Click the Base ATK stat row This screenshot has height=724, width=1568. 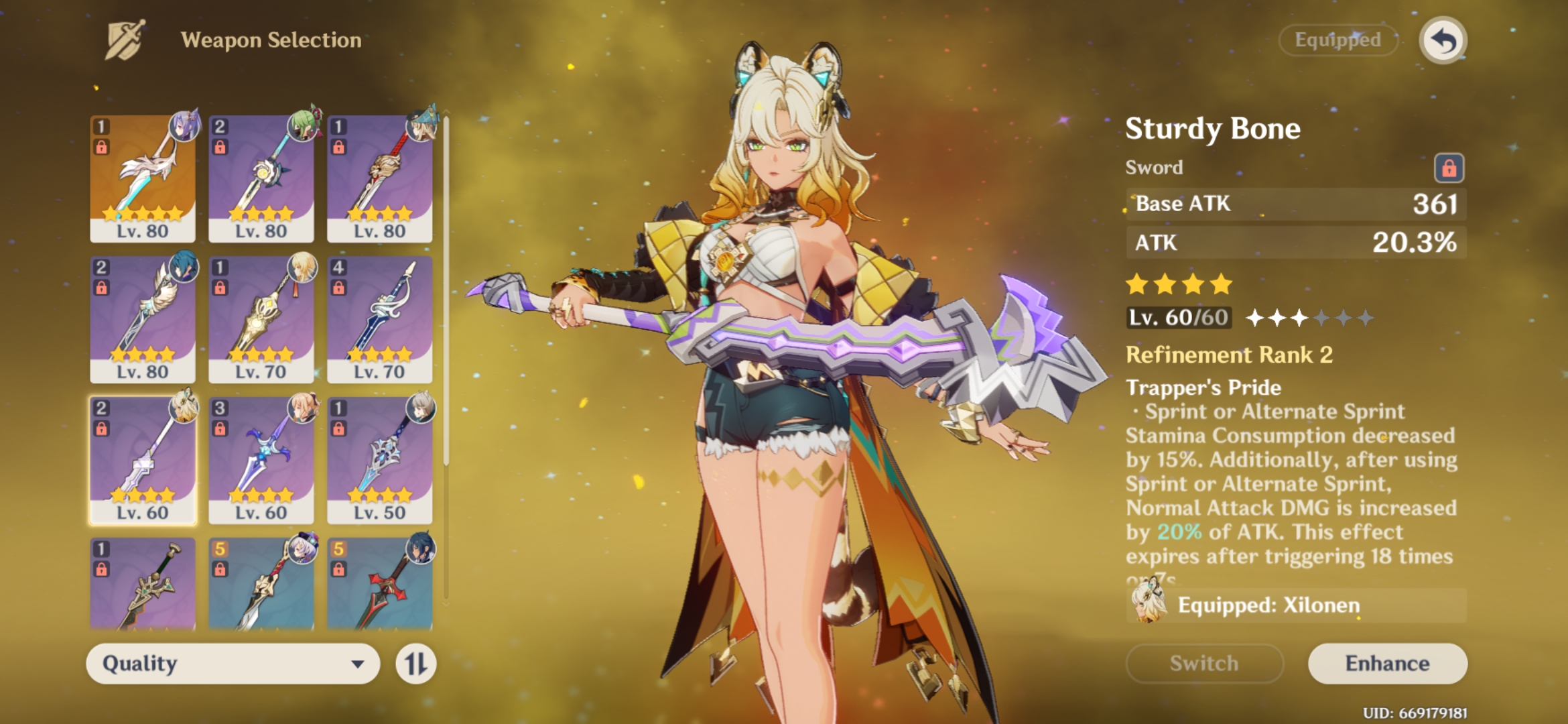(x=1293, y=204)
